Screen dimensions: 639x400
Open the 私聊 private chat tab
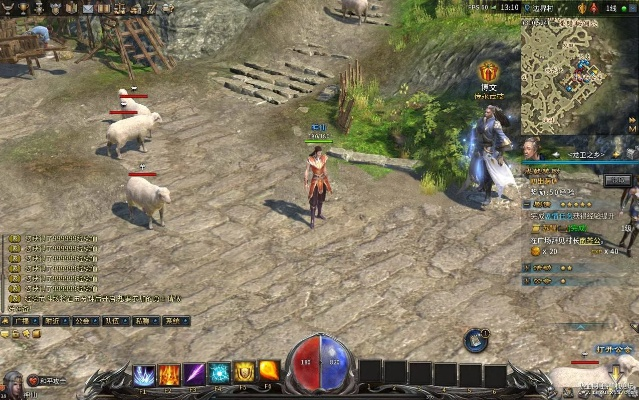pyautogui.click(x=142, y=321)
